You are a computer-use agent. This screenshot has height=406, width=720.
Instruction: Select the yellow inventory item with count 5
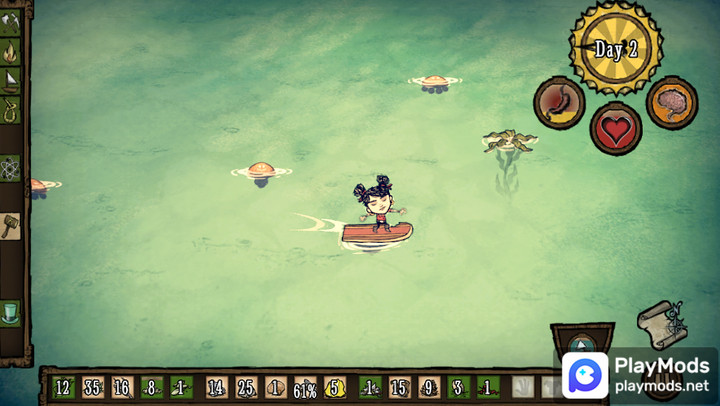pos(335,387)
